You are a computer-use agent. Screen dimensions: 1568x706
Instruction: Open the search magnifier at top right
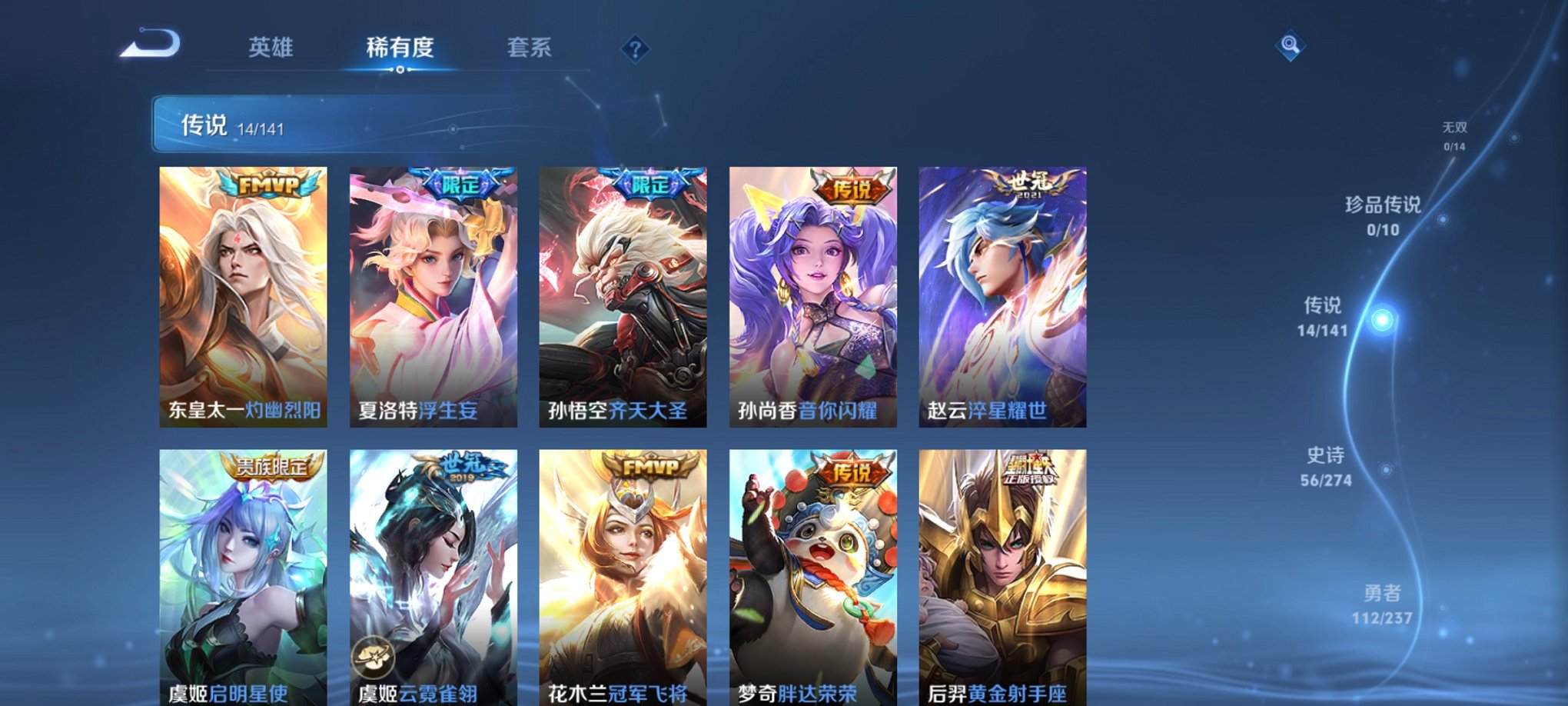(x=1290, y=46)
